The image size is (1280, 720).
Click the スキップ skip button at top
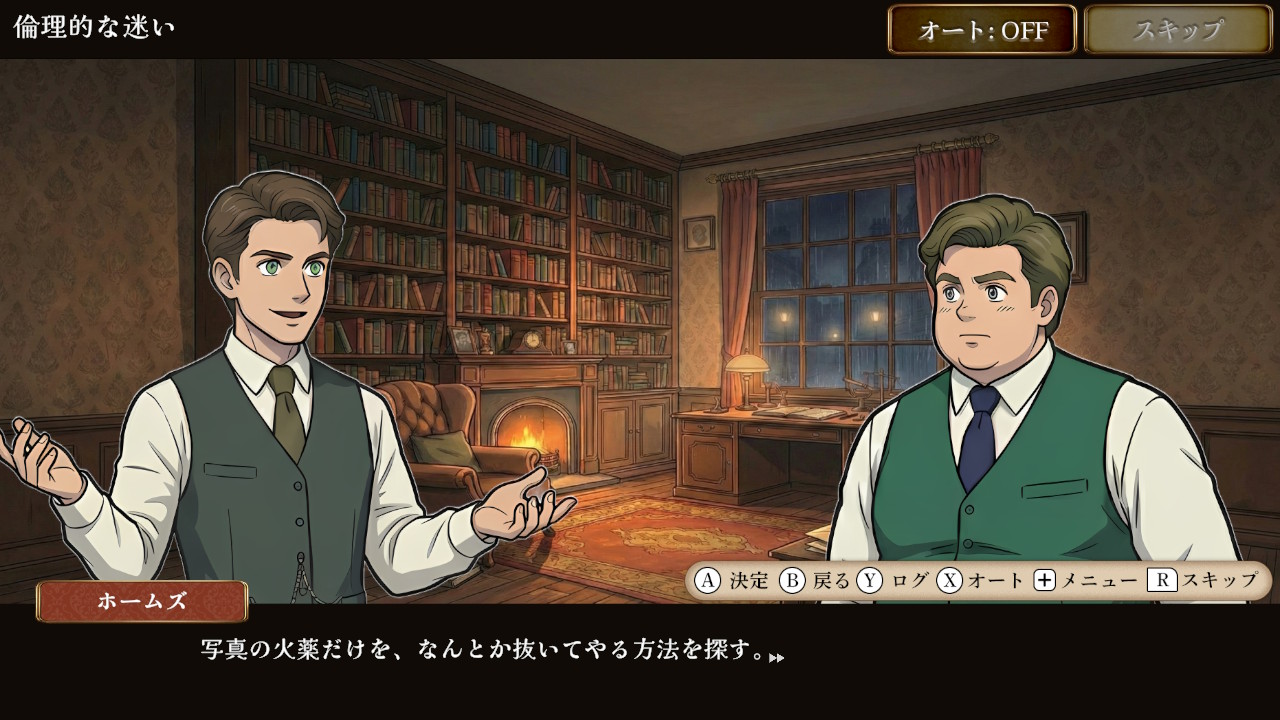pyautogui.click(x=1177, y=30)
